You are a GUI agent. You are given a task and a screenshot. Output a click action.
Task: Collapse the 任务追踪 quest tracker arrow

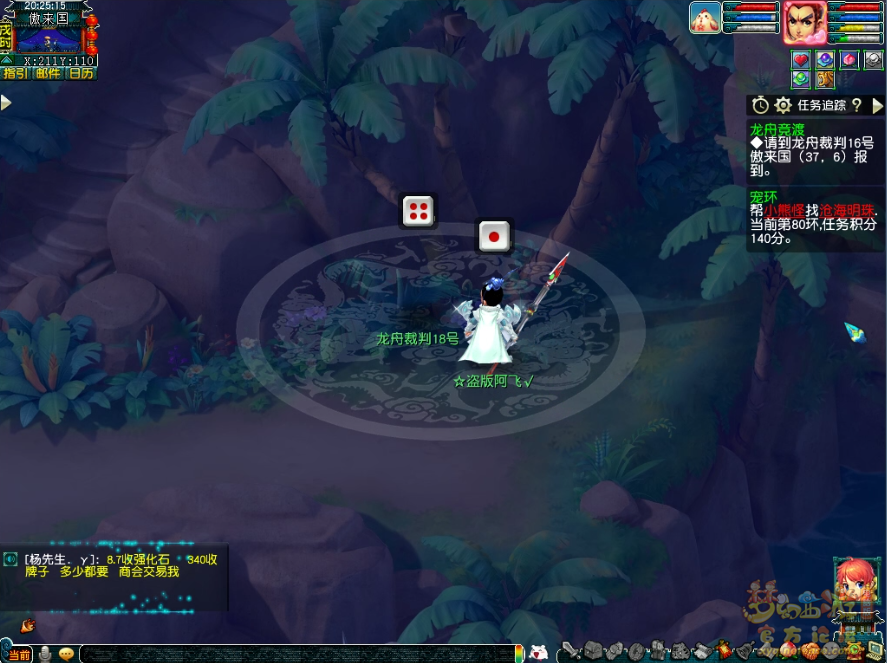coord(877,105)
